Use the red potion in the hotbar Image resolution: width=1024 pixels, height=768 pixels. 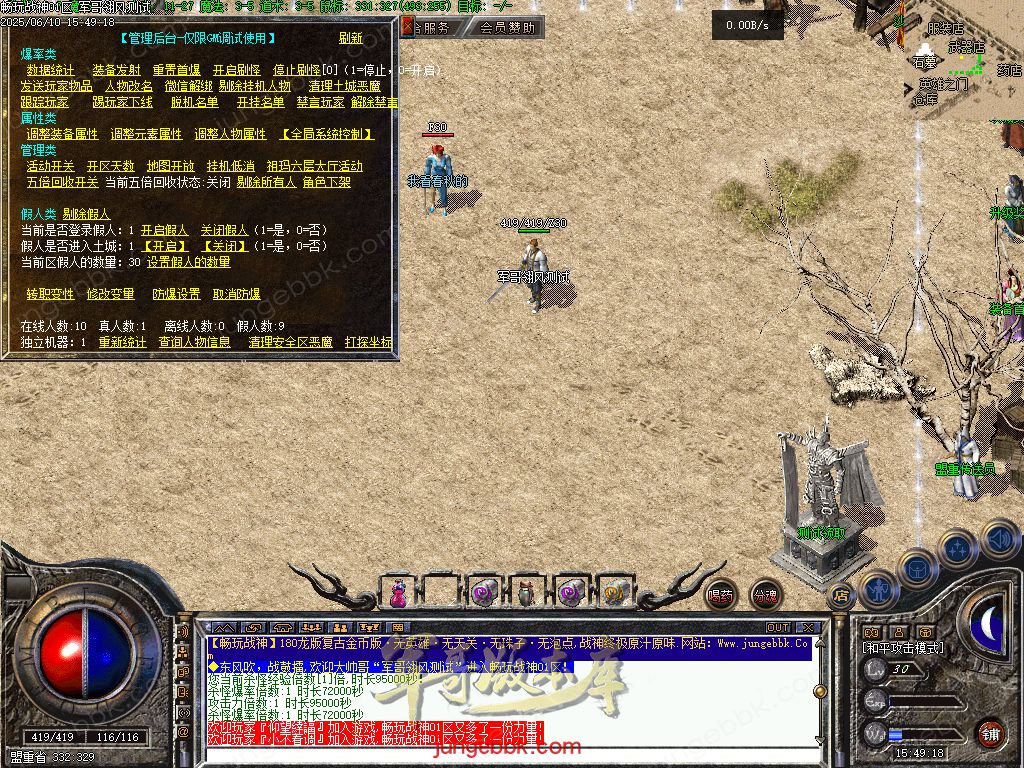(398, 592)
